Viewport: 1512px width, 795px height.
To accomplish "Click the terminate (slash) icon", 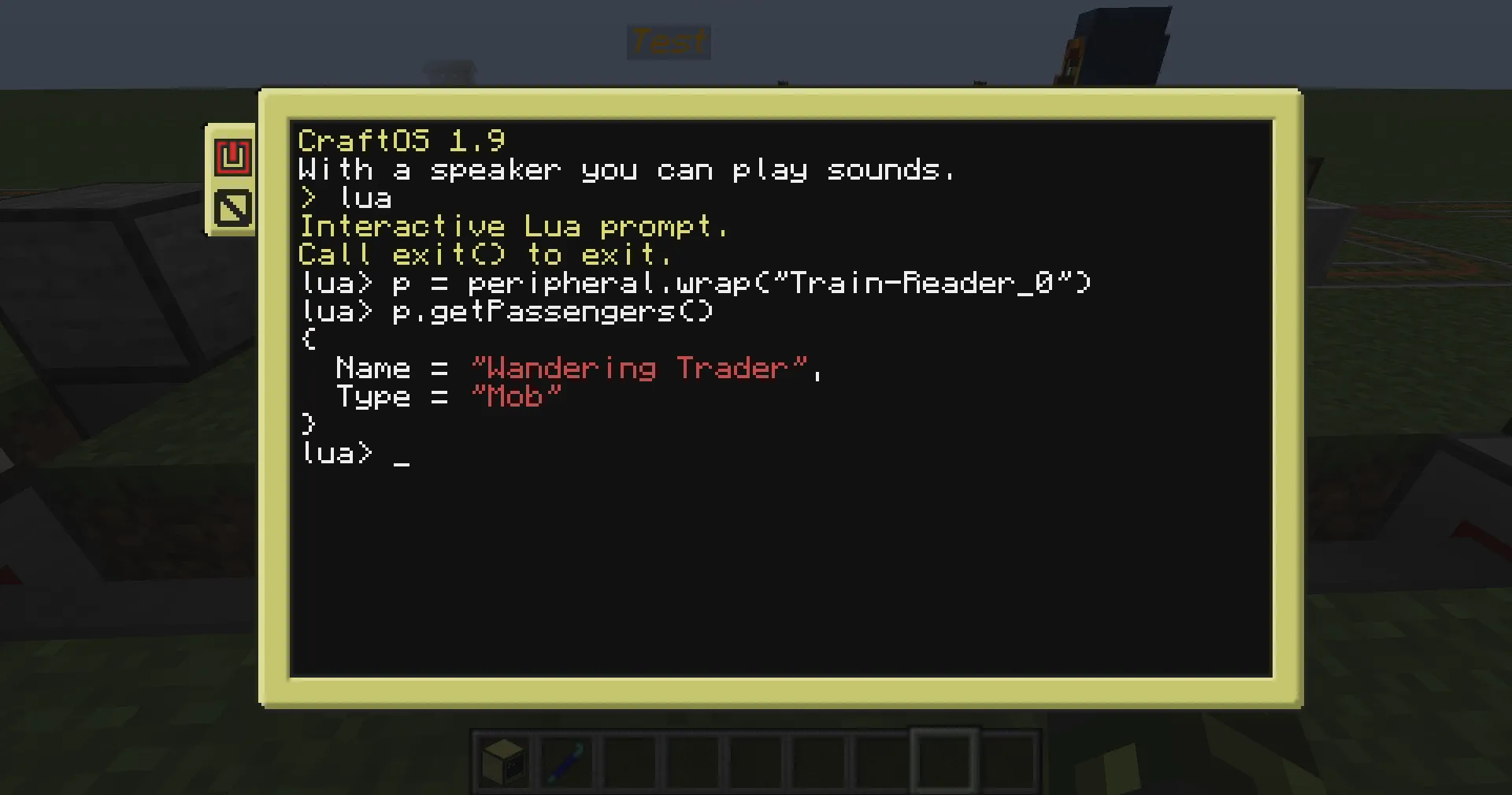I will [x=232, y=207].
